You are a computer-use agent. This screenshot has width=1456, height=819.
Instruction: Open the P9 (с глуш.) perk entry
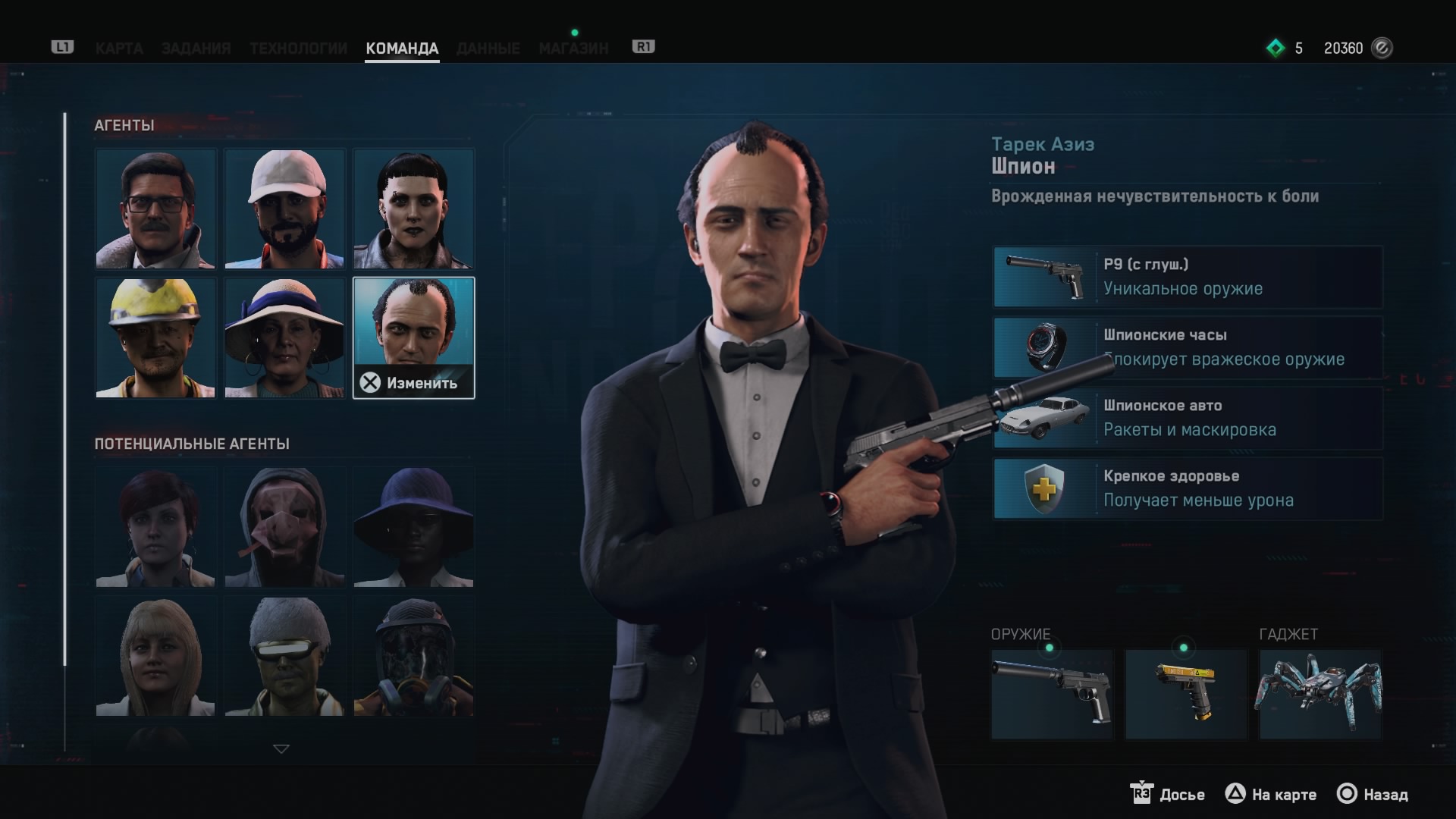point(1188,277)
